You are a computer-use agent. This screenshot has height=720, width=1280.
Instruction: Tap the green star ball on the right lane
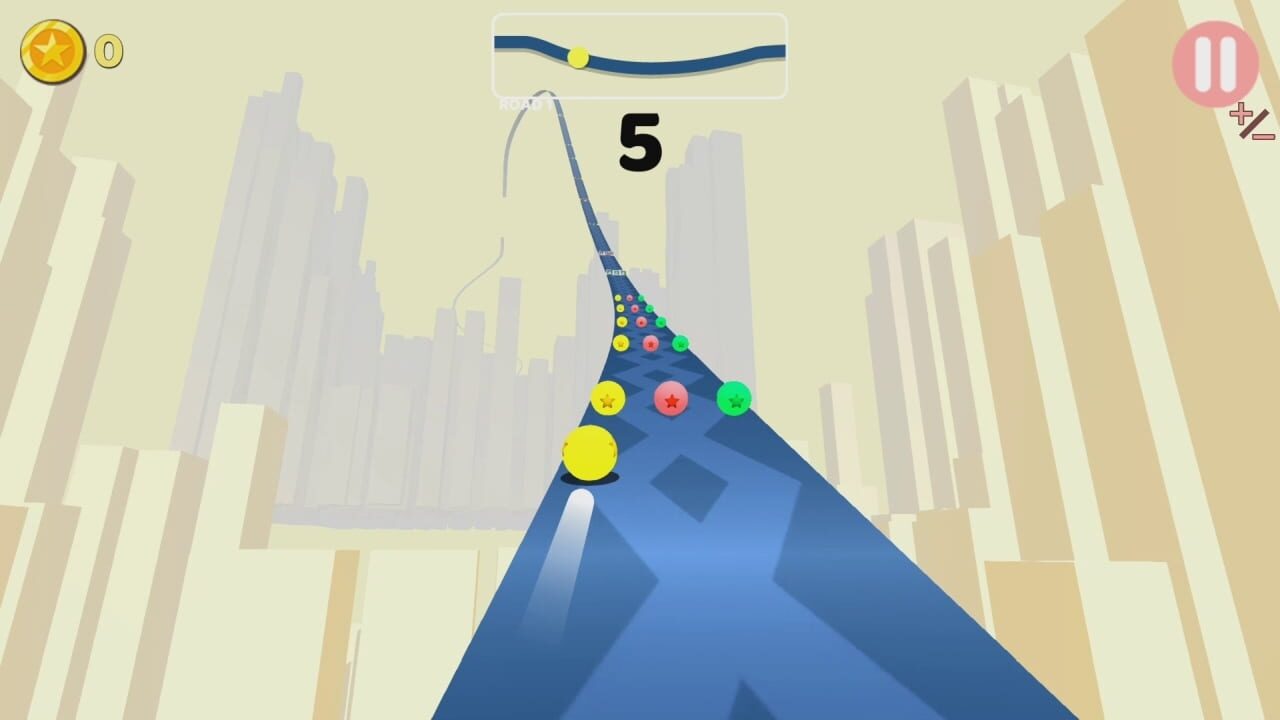point(734,398)
